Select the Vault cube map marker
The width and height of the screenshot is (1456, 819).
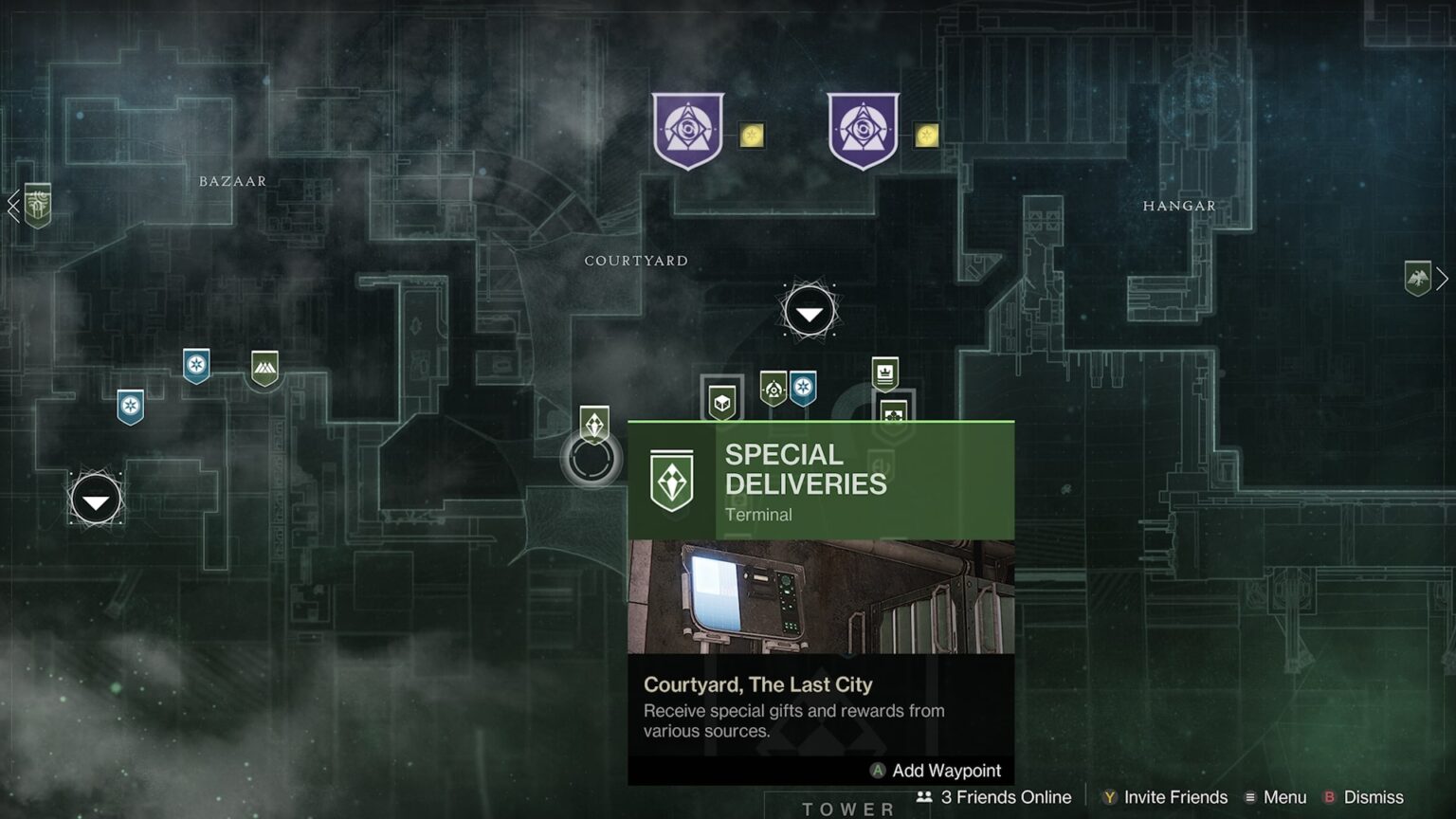click(722, 402)
